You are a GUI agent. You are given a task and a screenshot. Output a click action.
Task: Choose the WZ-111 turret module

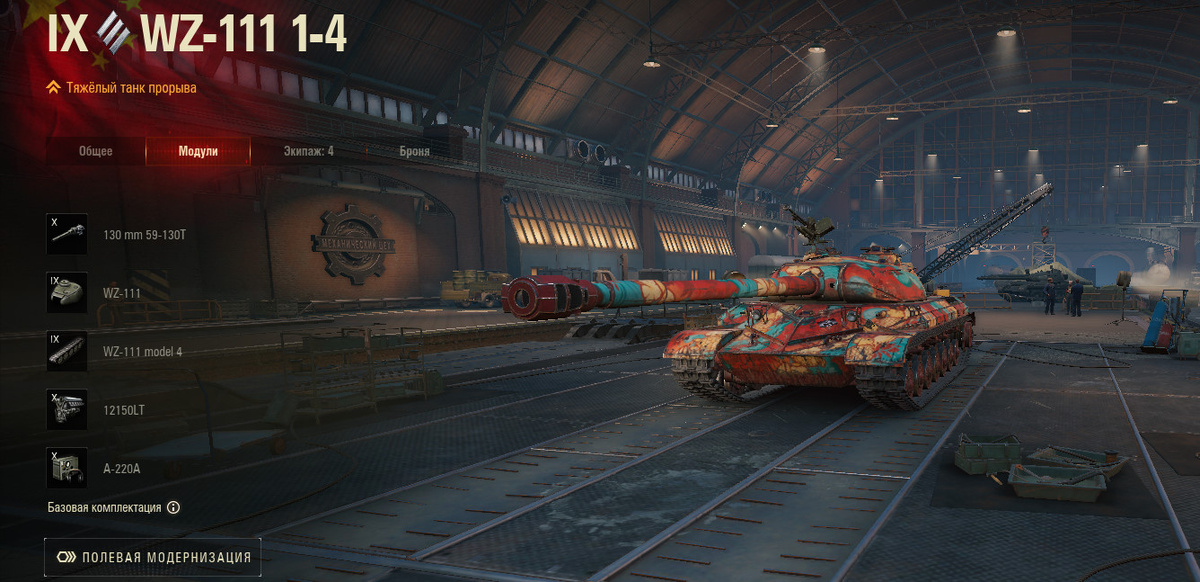point(67,293)
